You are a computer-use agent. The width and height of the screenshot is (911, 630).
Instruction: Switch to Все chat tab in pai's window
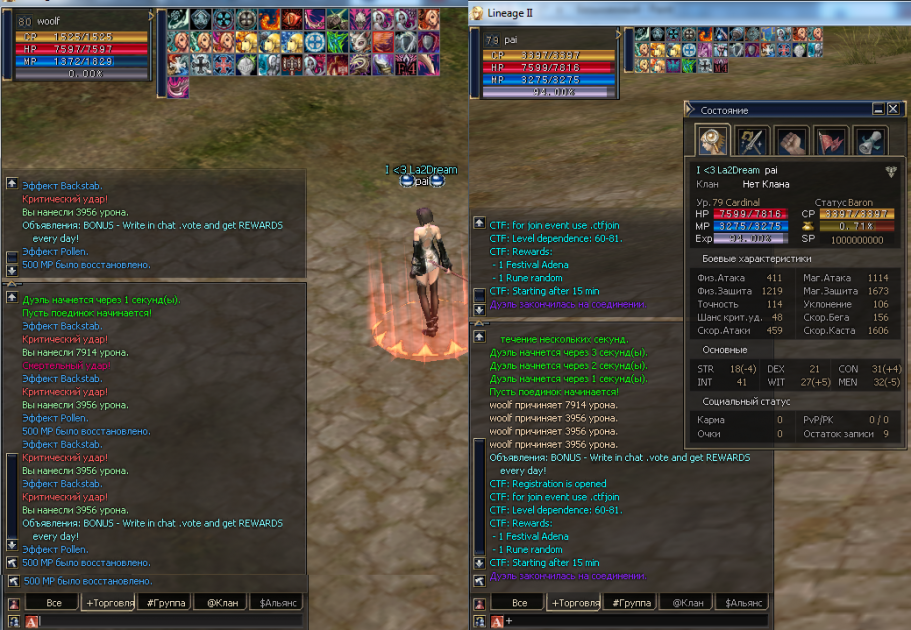[x=520, y=603]
